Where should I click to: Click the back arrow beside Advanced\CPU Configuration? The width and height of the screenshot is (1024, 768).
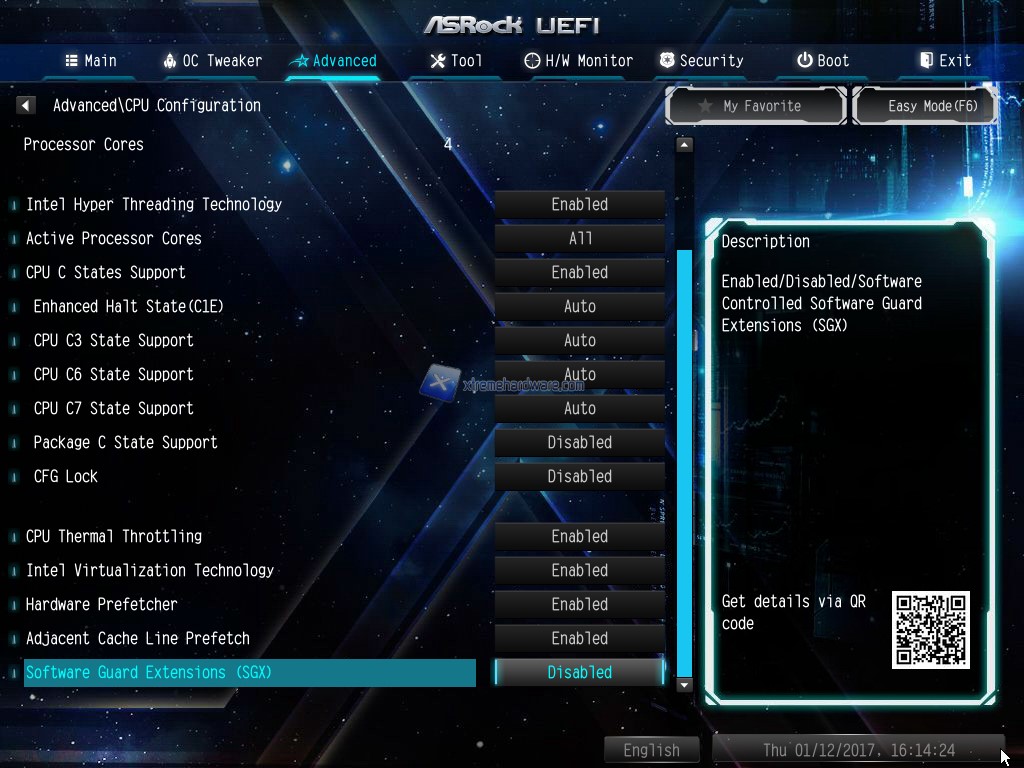click(26, 105)
